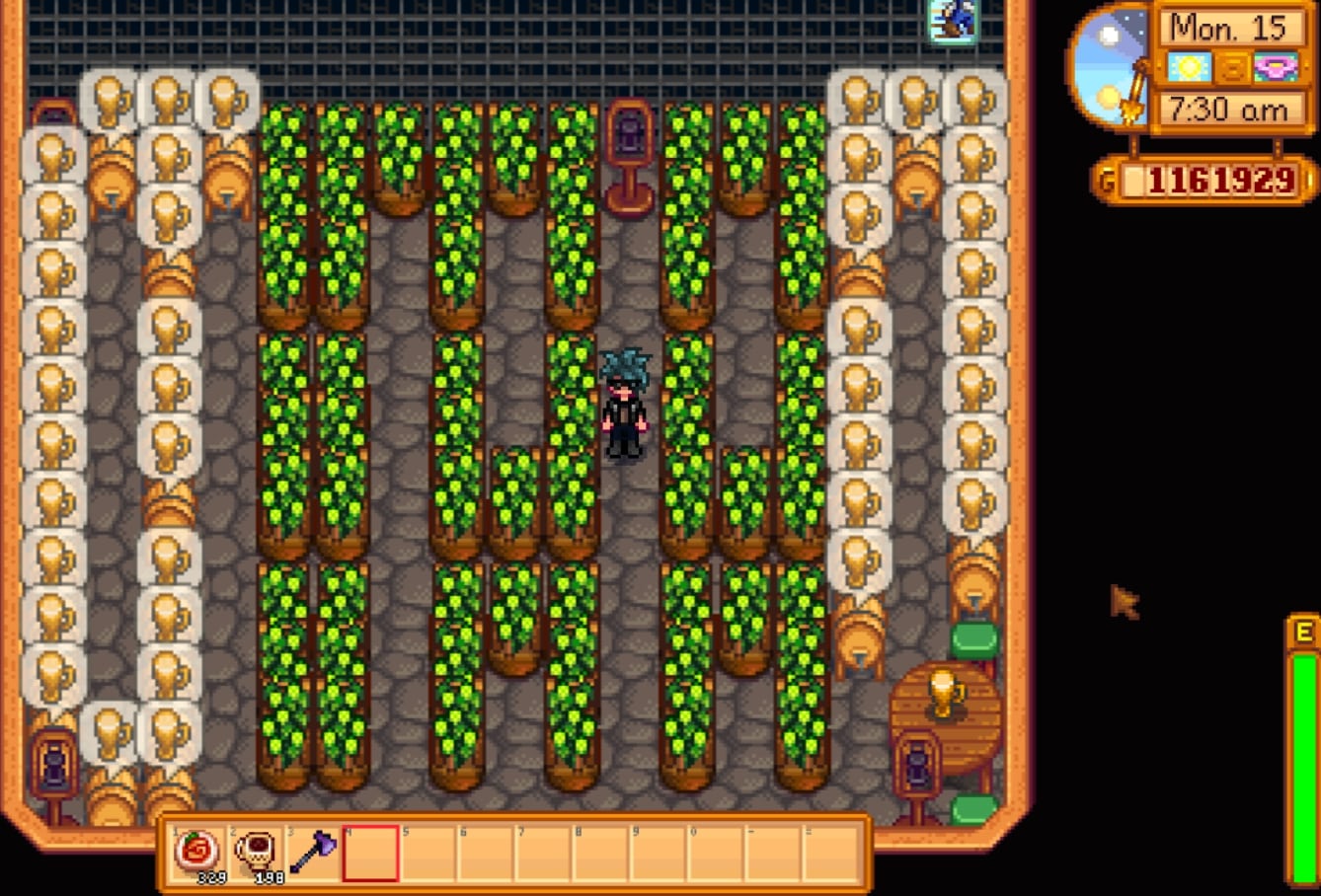Click the 7:30 am time display
Screen dimensions: 1321x896
click(x=1230, y=111)
